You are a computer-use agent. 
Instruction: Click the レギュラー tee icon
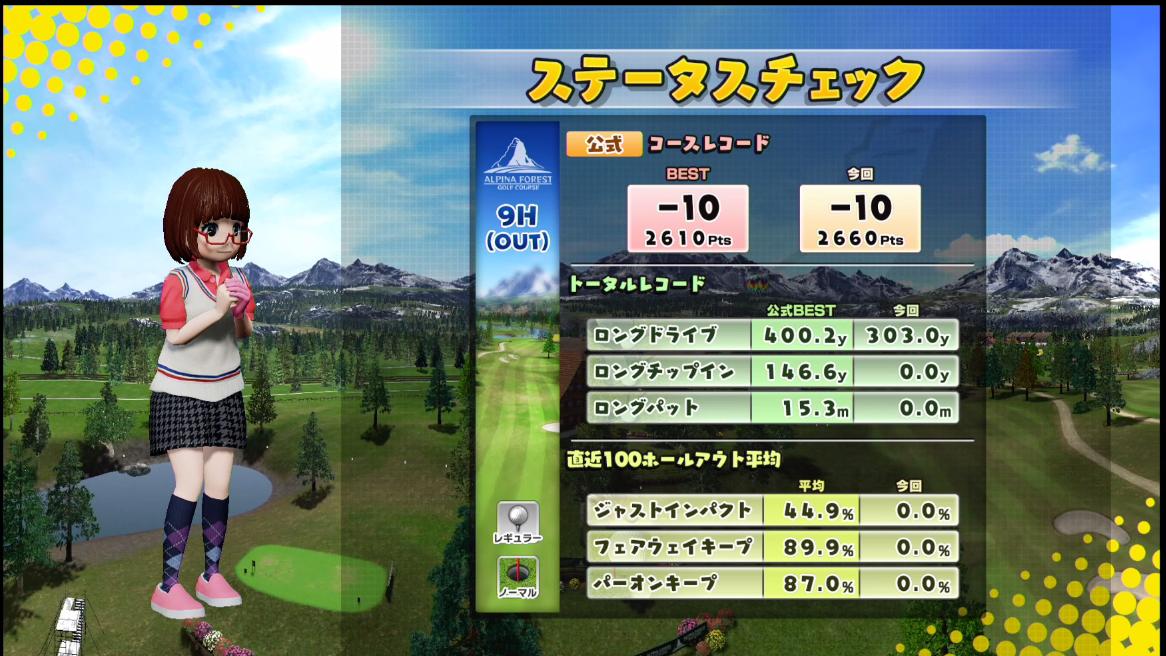click(518, 522)
